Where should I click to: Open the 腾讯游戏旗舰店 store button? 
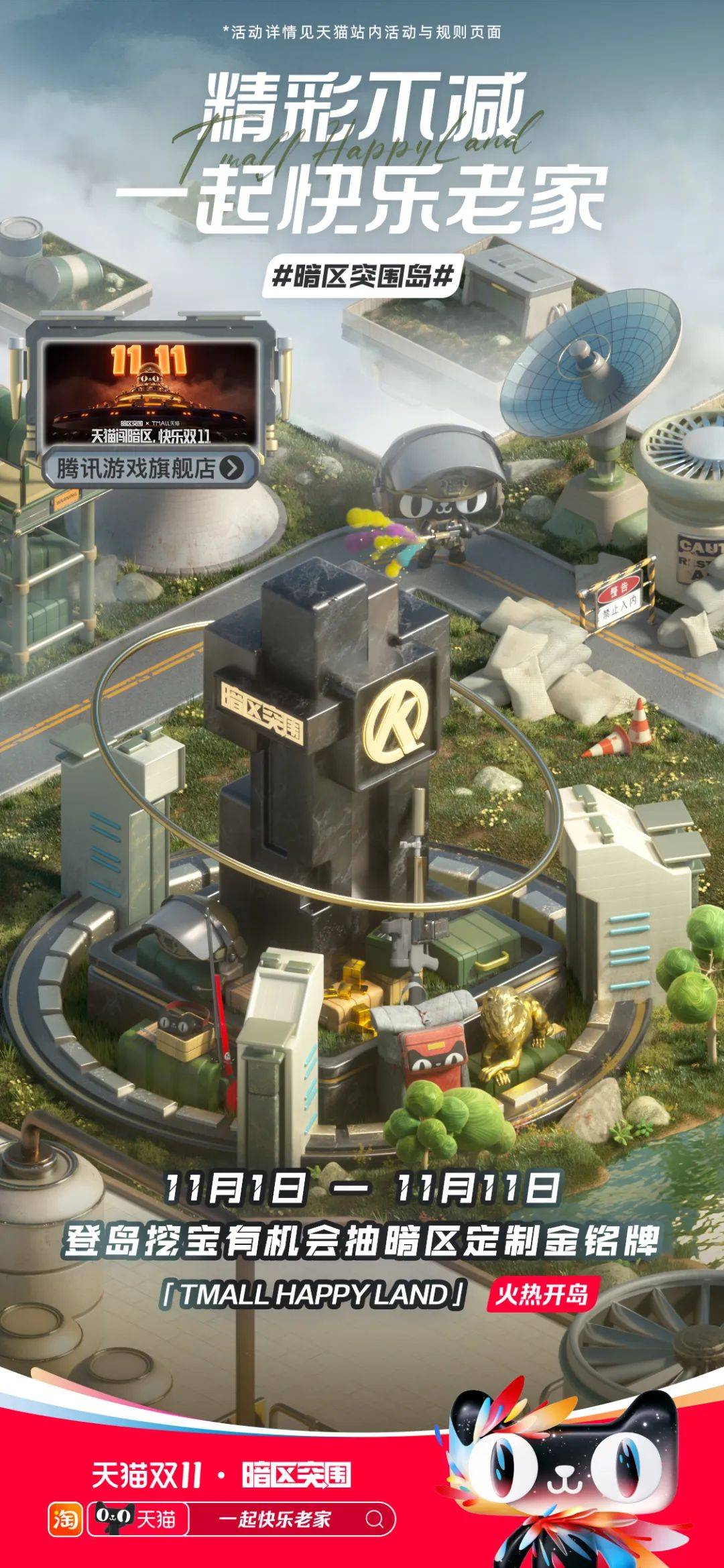pos(150,468)
